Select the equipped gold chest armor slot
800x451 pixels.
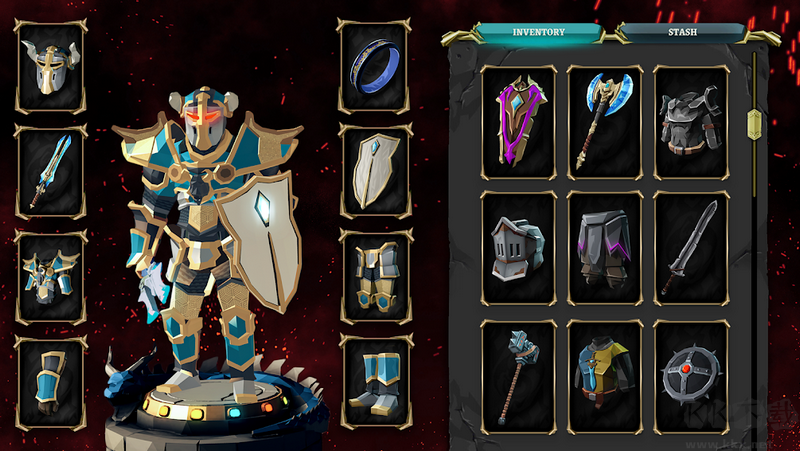click(51, 277)
